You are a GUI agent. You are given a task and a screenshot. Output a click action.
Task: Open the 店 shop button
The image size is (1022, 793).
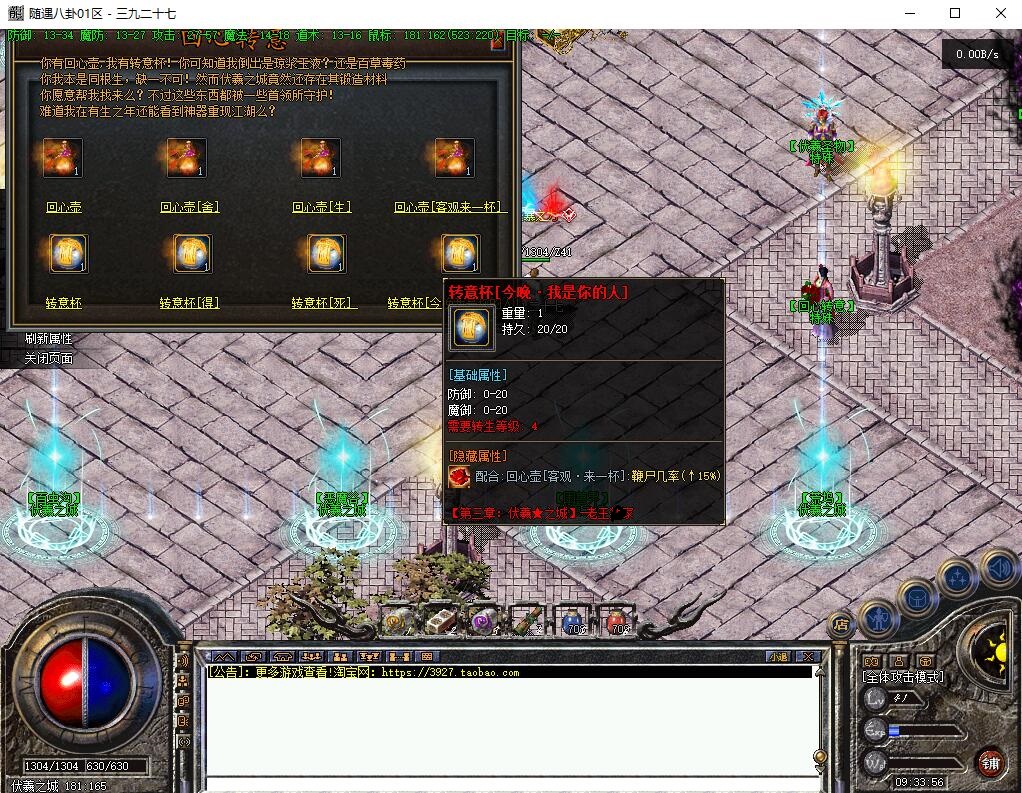(x=841, y=625)
